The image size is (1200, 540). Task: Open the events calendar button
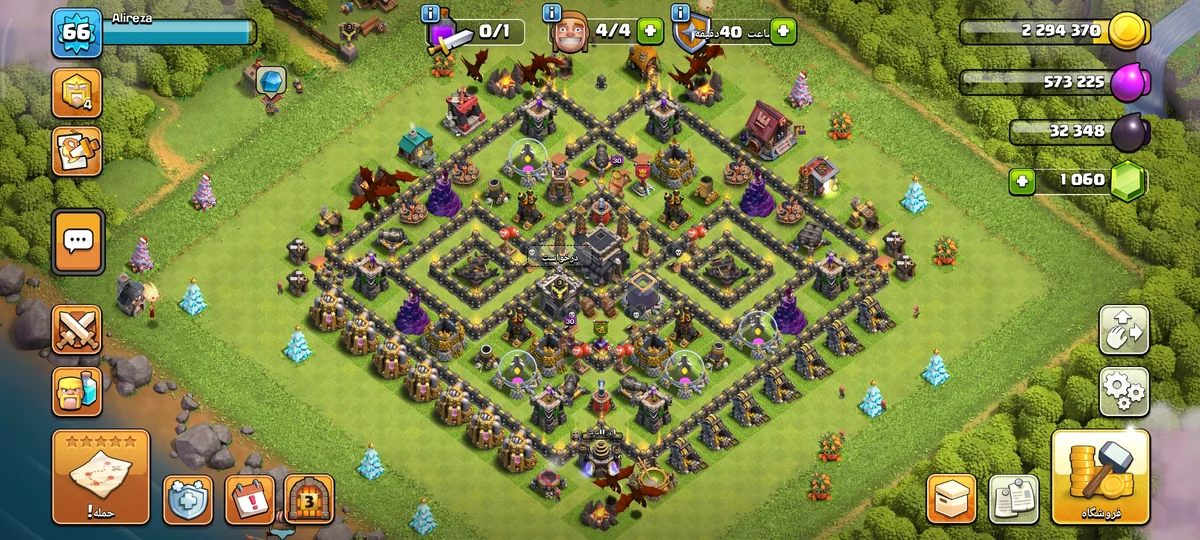tap(249, 498)
